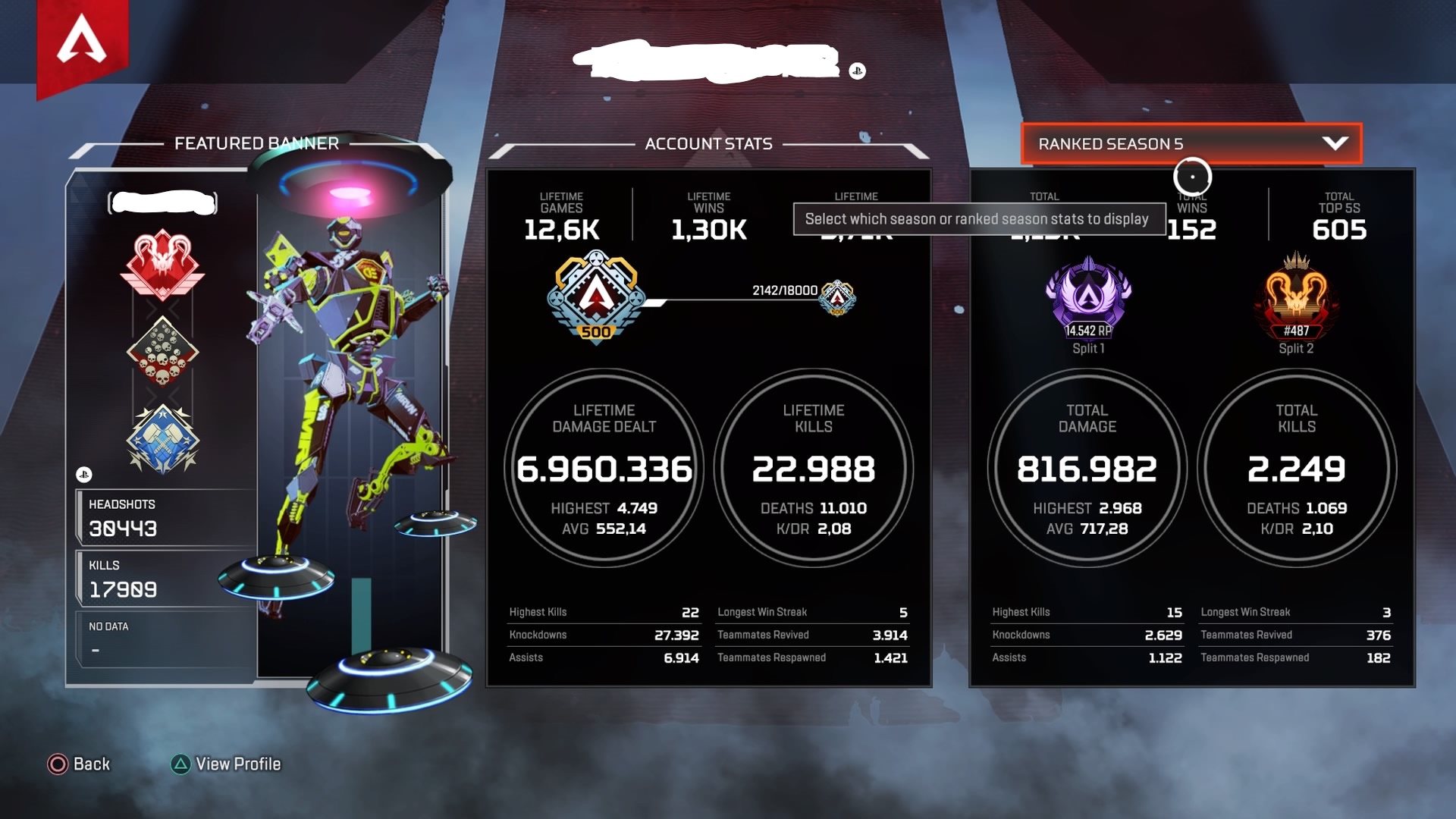Viewport: 1456px width, 819px height.
Task: Toggle the Kills tracker display
Action: [161, 579]
